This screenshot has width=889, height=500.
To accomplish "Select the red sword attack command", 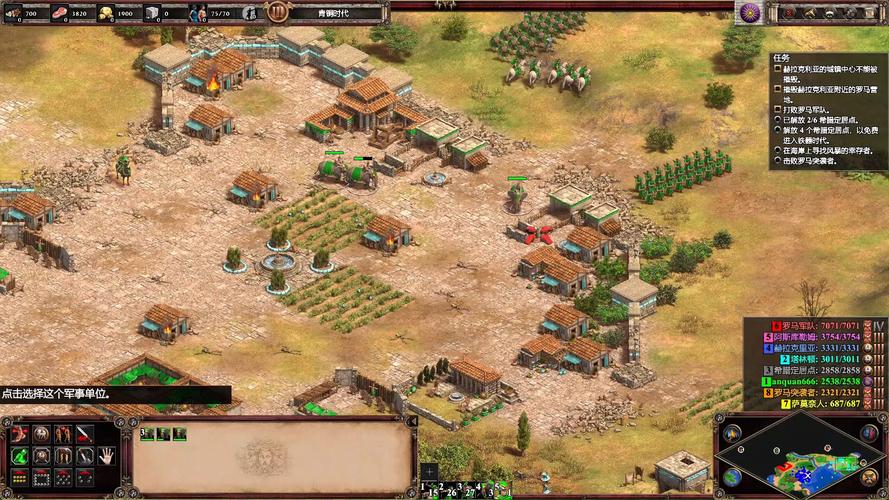I will tap(85, 433).
